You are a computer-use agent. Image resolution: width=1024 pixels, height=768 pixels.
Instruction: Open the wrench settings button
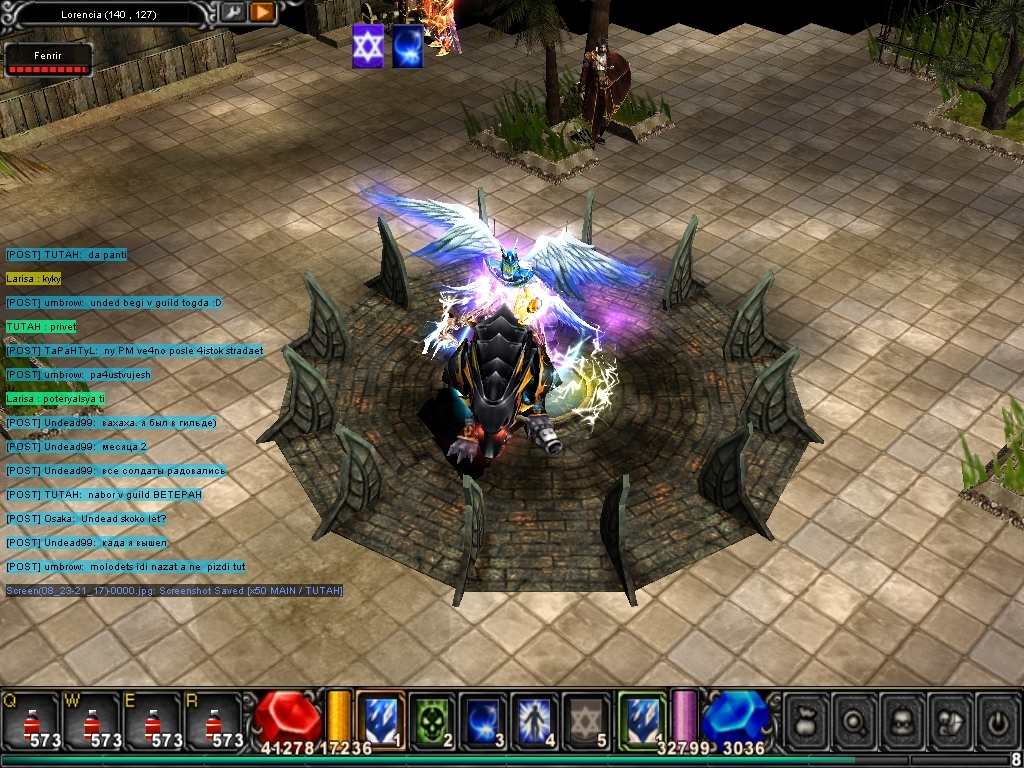(x=232, y=12)
